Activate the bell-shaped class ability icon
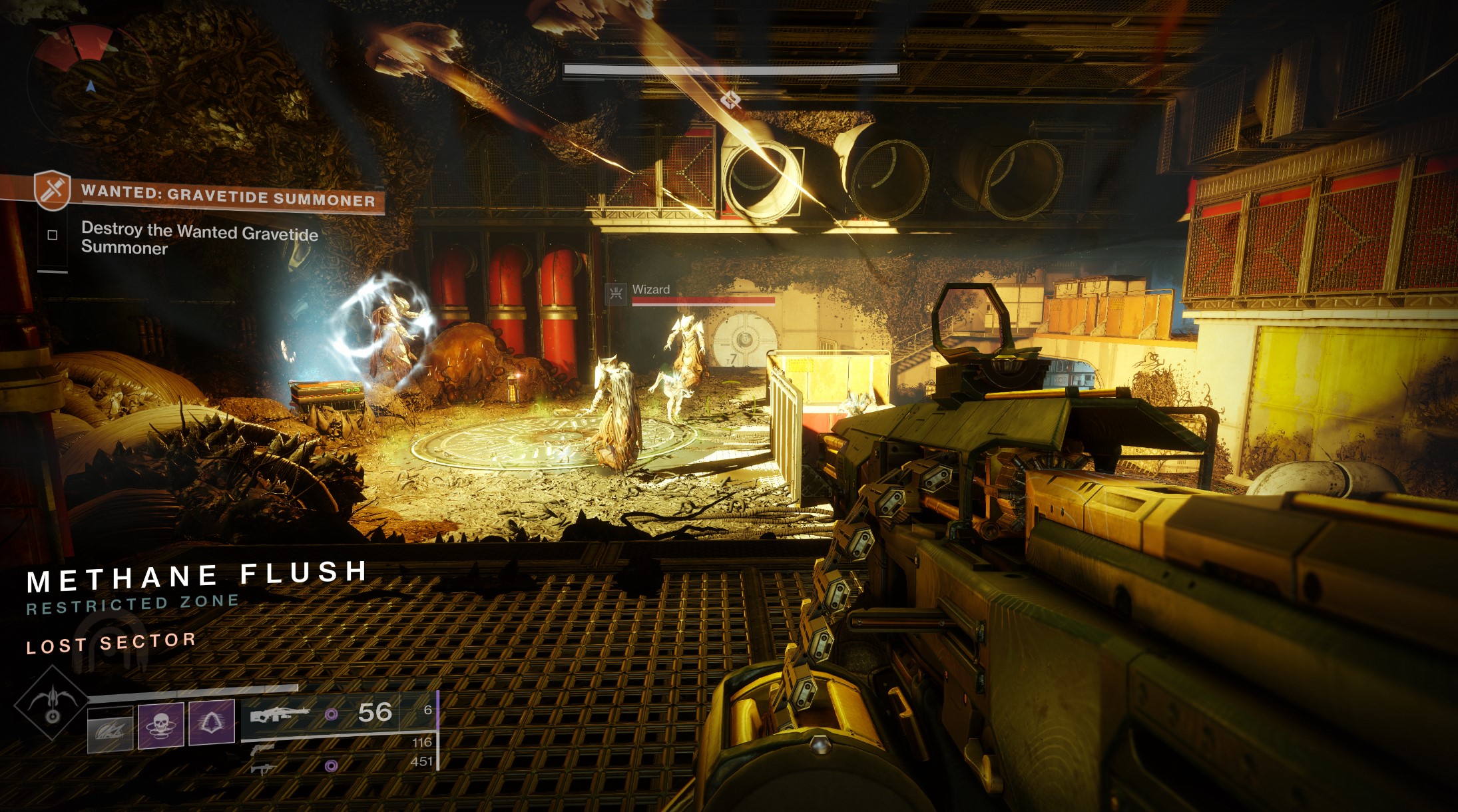Image resolution: width=1458 pixels, height=812 pixels. 212,721
